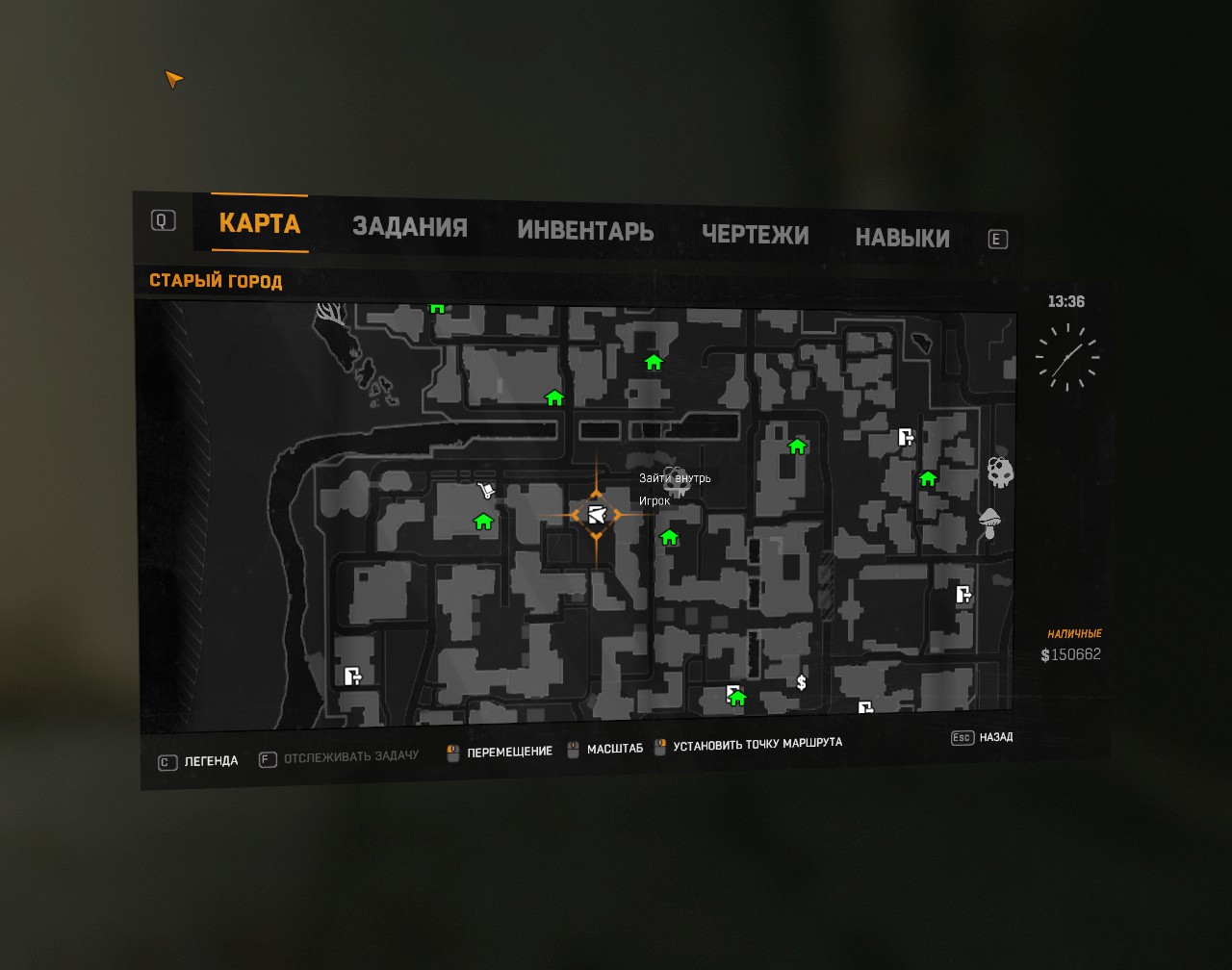Choose the mushroom marker on the map
The height and width of the screenshot is (970, 1232).
989,523
